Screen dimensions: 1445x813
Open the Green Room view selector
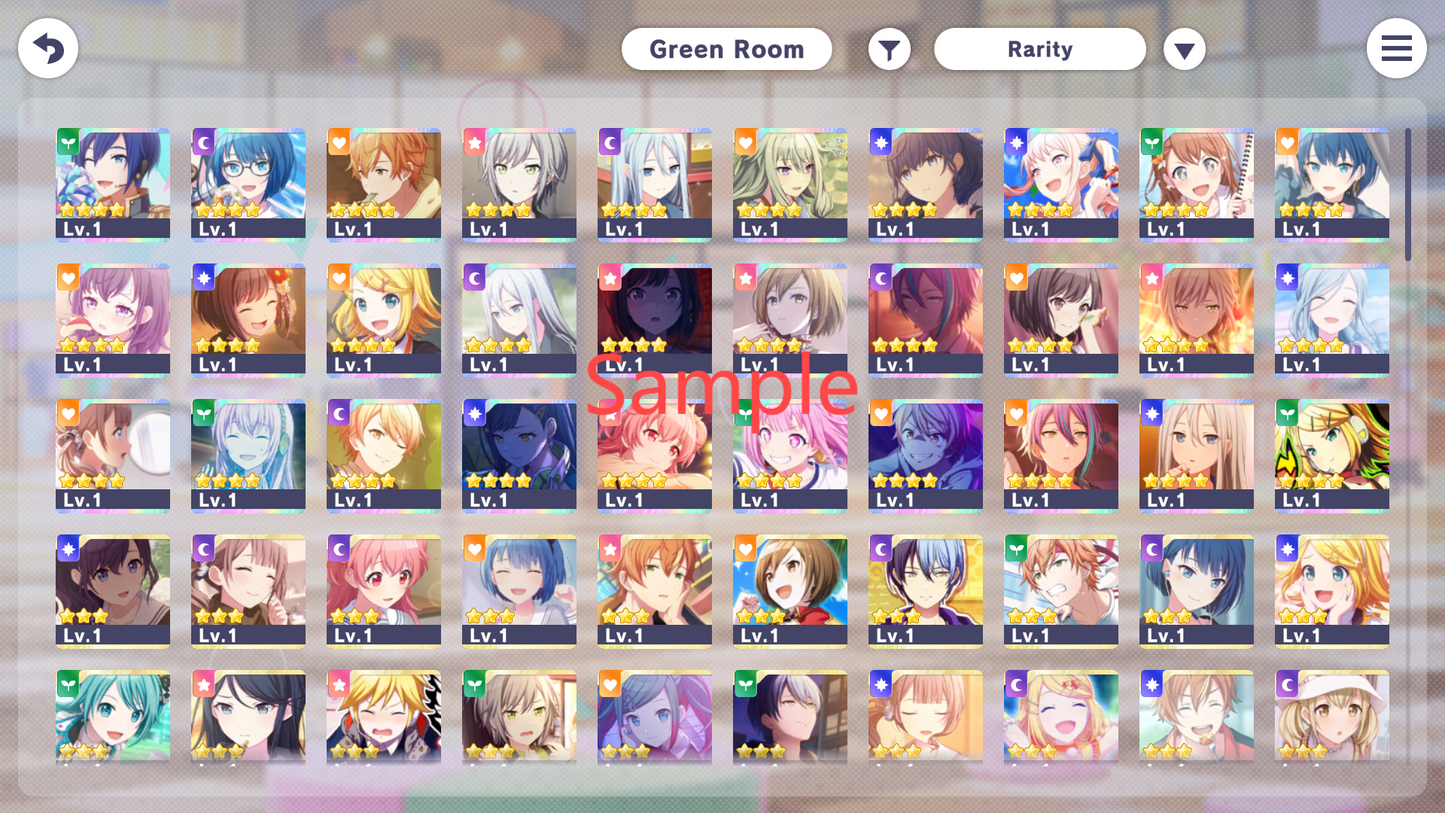click(x=727, y=48)
